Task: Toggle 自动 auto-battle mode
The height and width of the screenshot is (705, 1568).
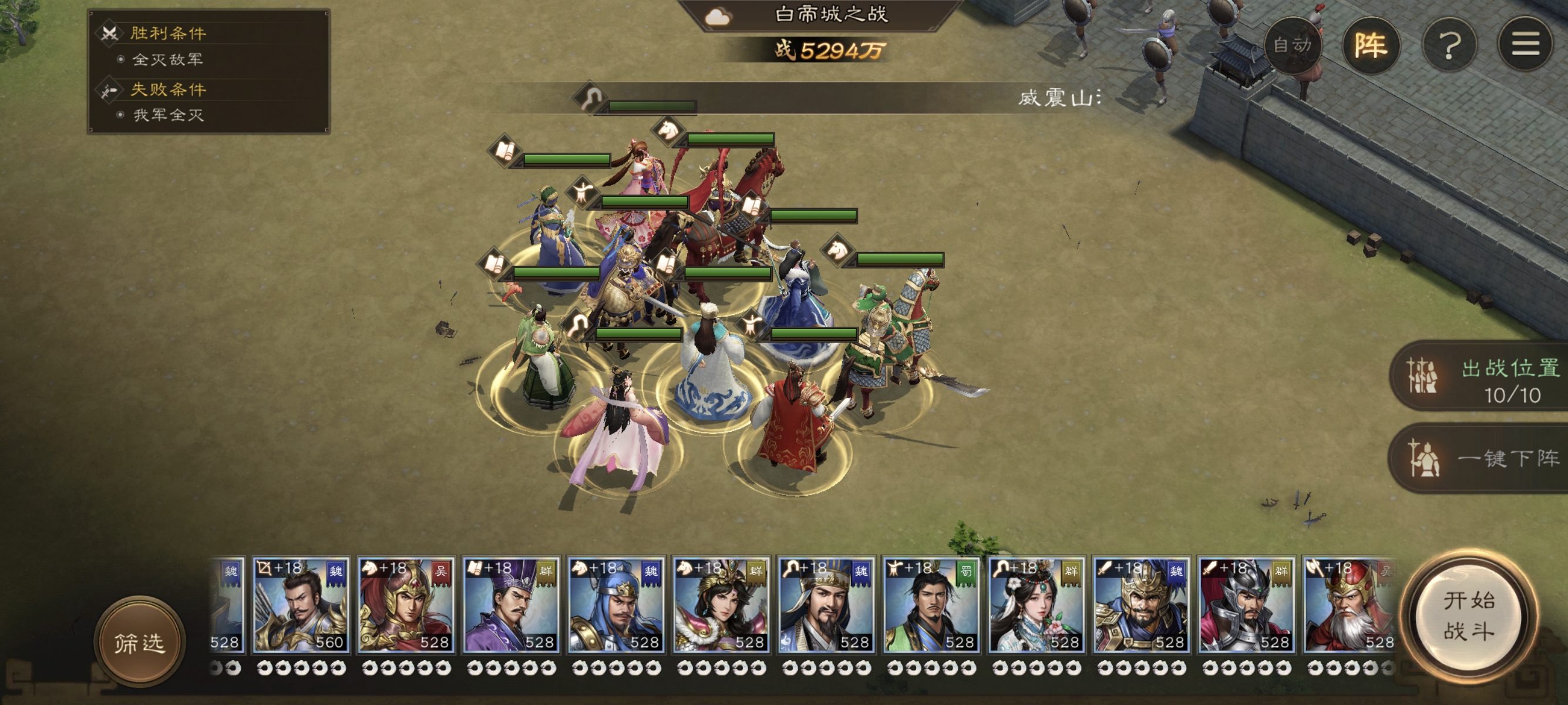Action: click(x=1291, y=45)
